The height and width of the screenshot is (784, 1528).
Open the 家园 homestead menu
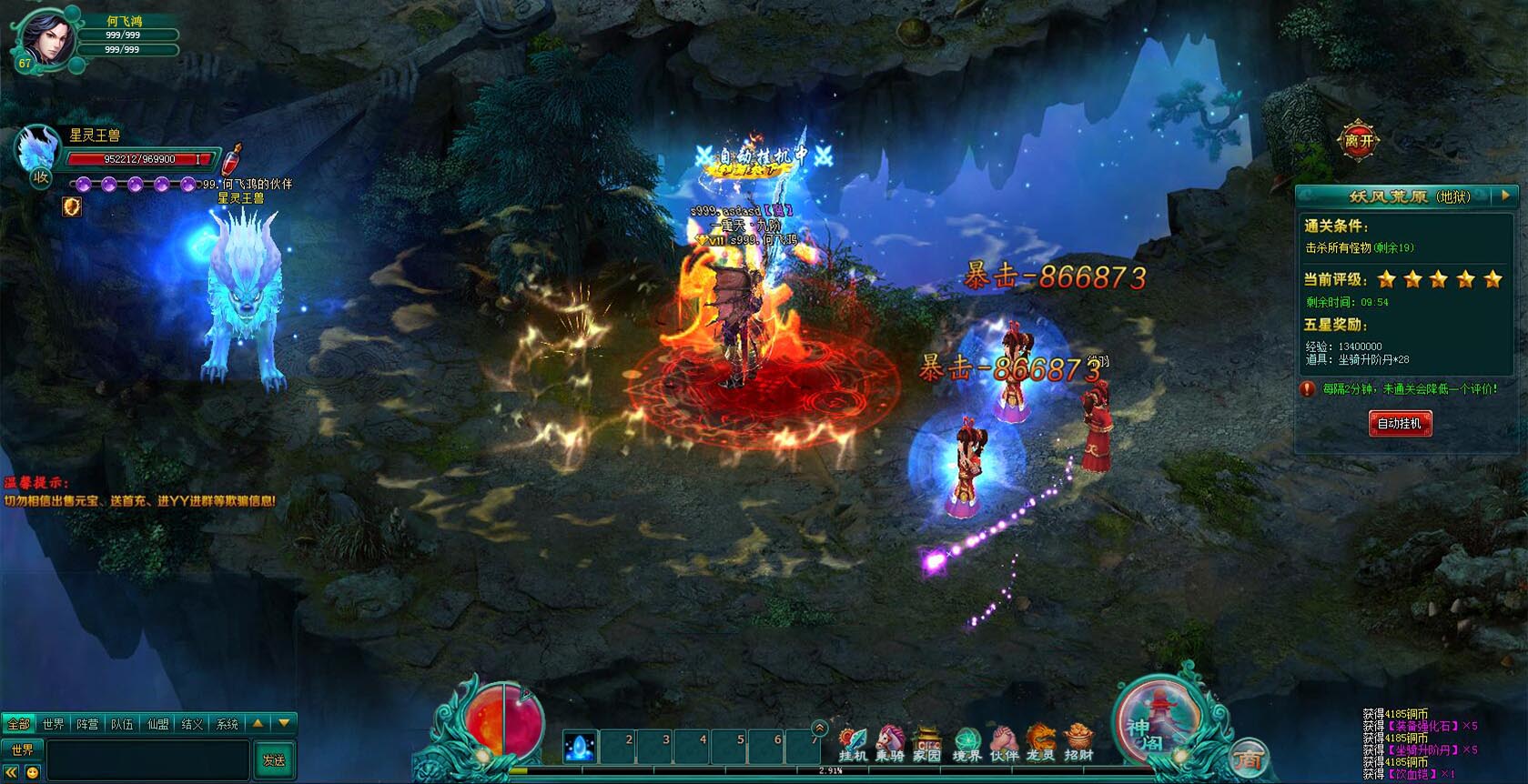click(927, 743)
